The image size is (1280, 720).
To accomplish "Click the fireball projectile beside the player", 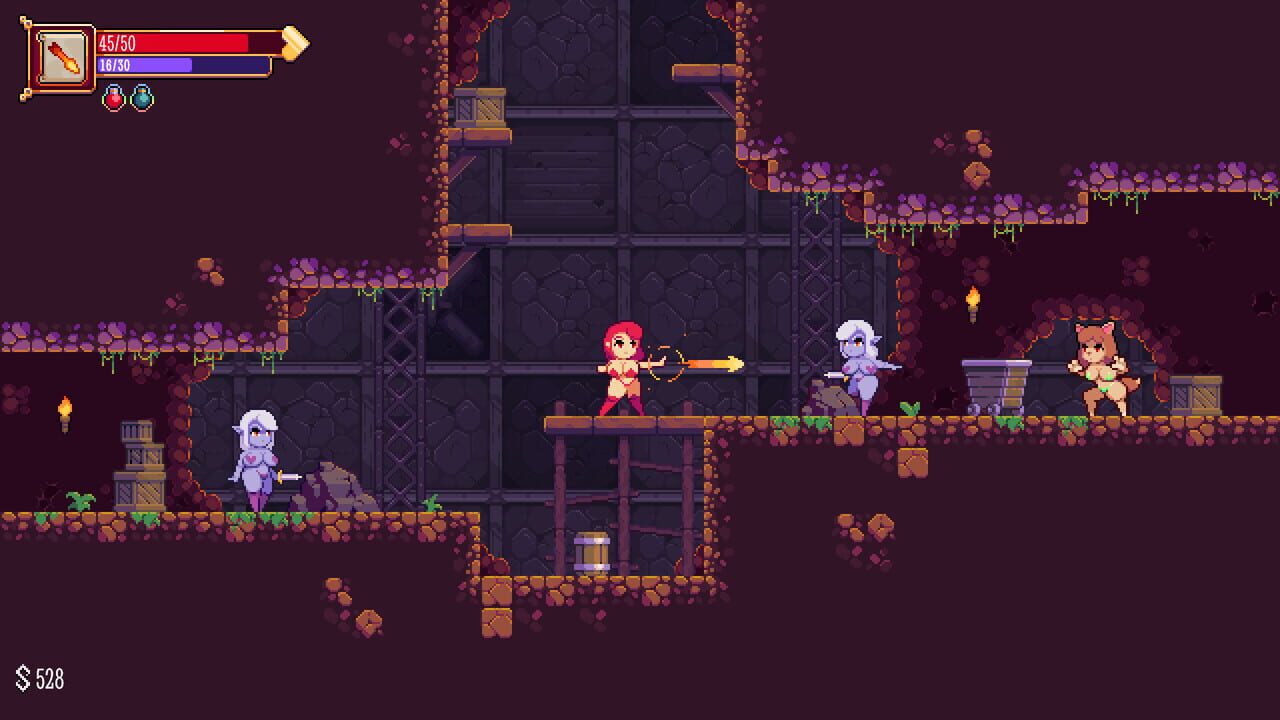I will pos(715,362).
